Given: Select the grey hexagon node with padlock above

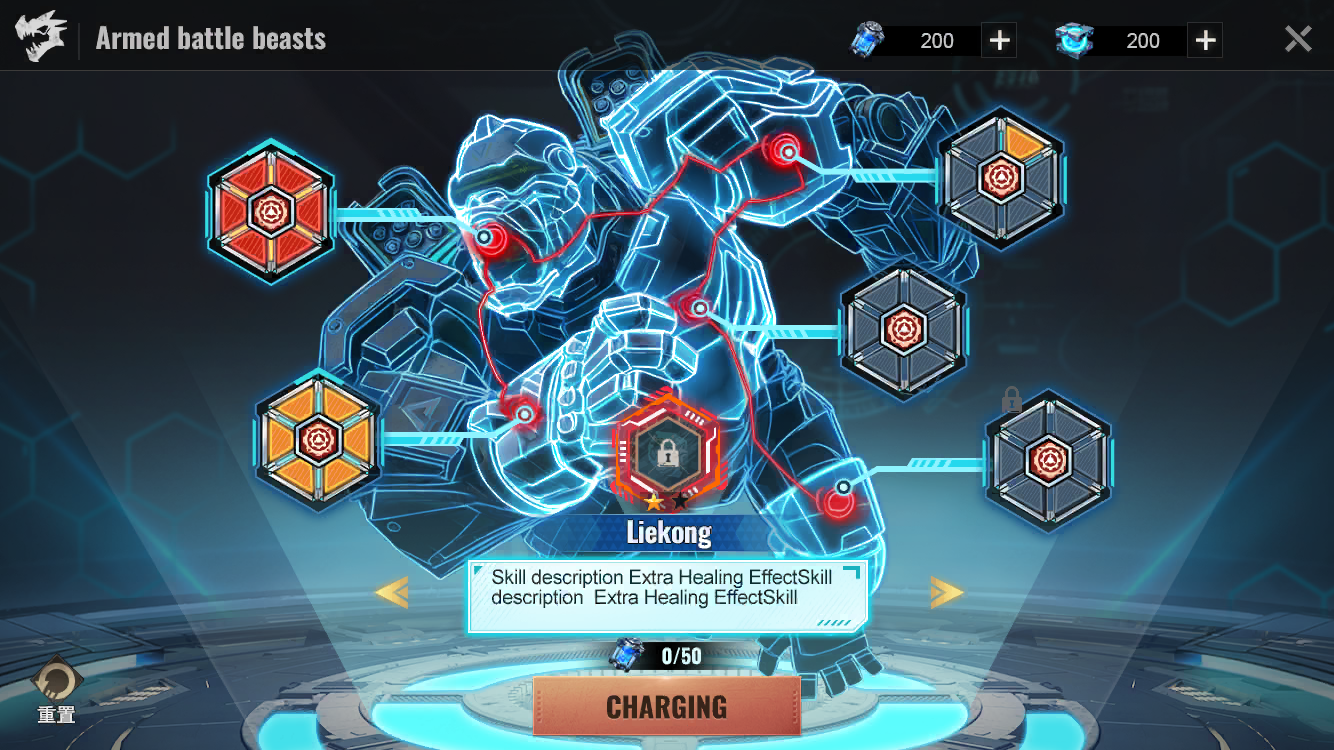Looking at the screenshot, I should coord(1048,460).
